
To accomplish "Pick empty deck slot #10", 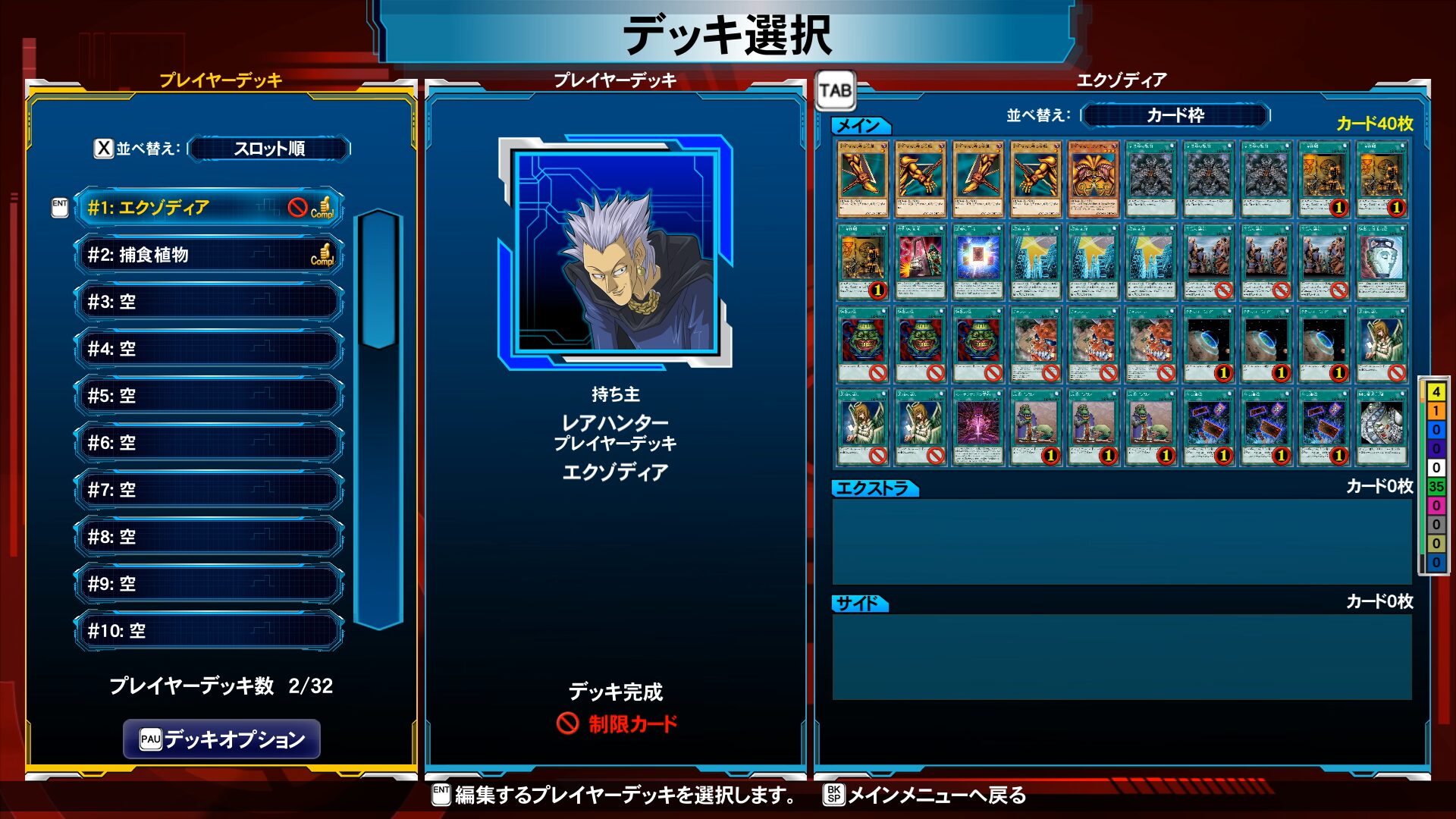I will (209, 631).
